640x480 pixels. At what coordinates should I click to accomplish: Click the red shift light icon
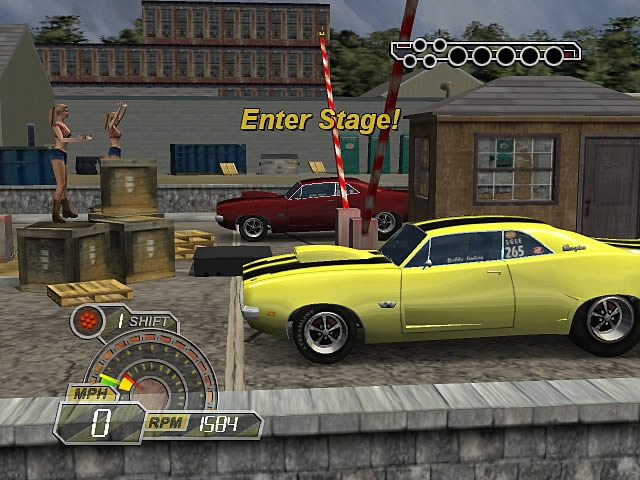(86, 321)
